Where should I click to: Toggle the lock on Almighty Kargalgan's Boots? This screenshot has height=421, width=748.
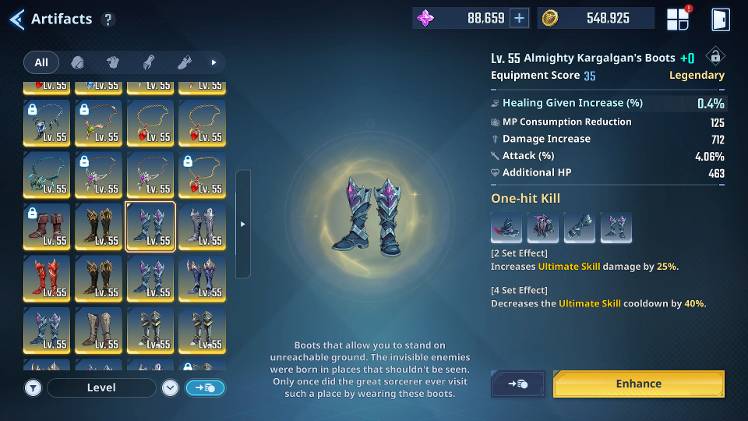pyautogui.click(x=714, y=57)
